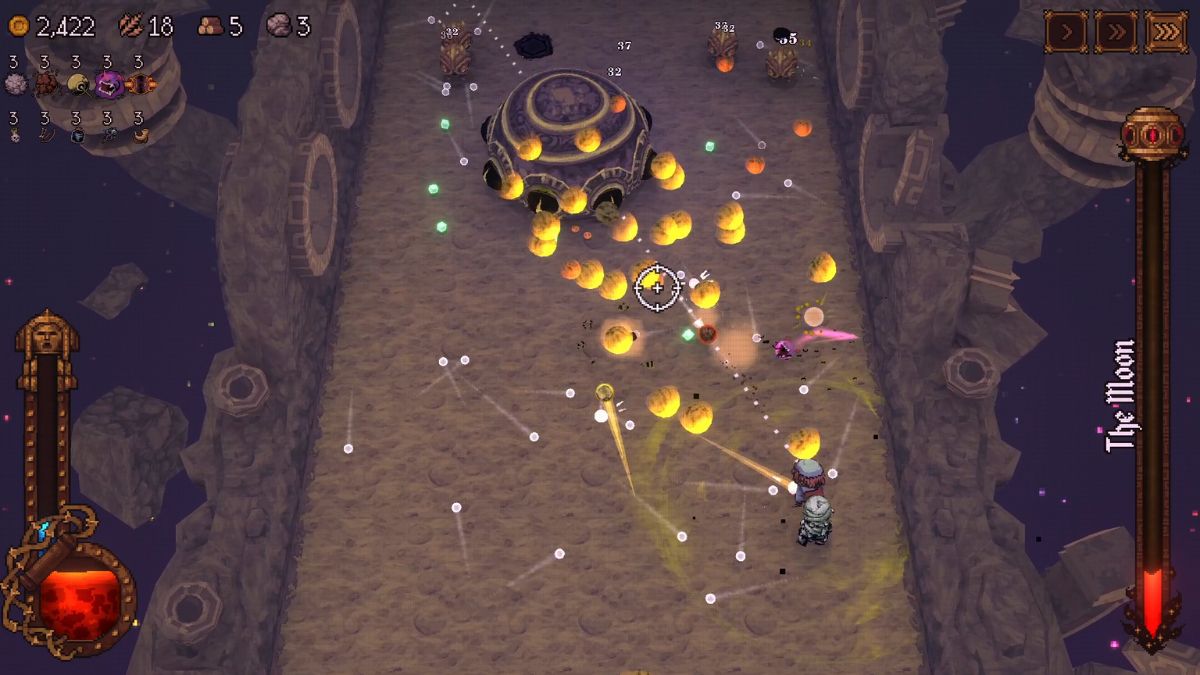Select the purple fanged monster ball icon
This screenshot has height=675, width=1200.
click(108, 84)
